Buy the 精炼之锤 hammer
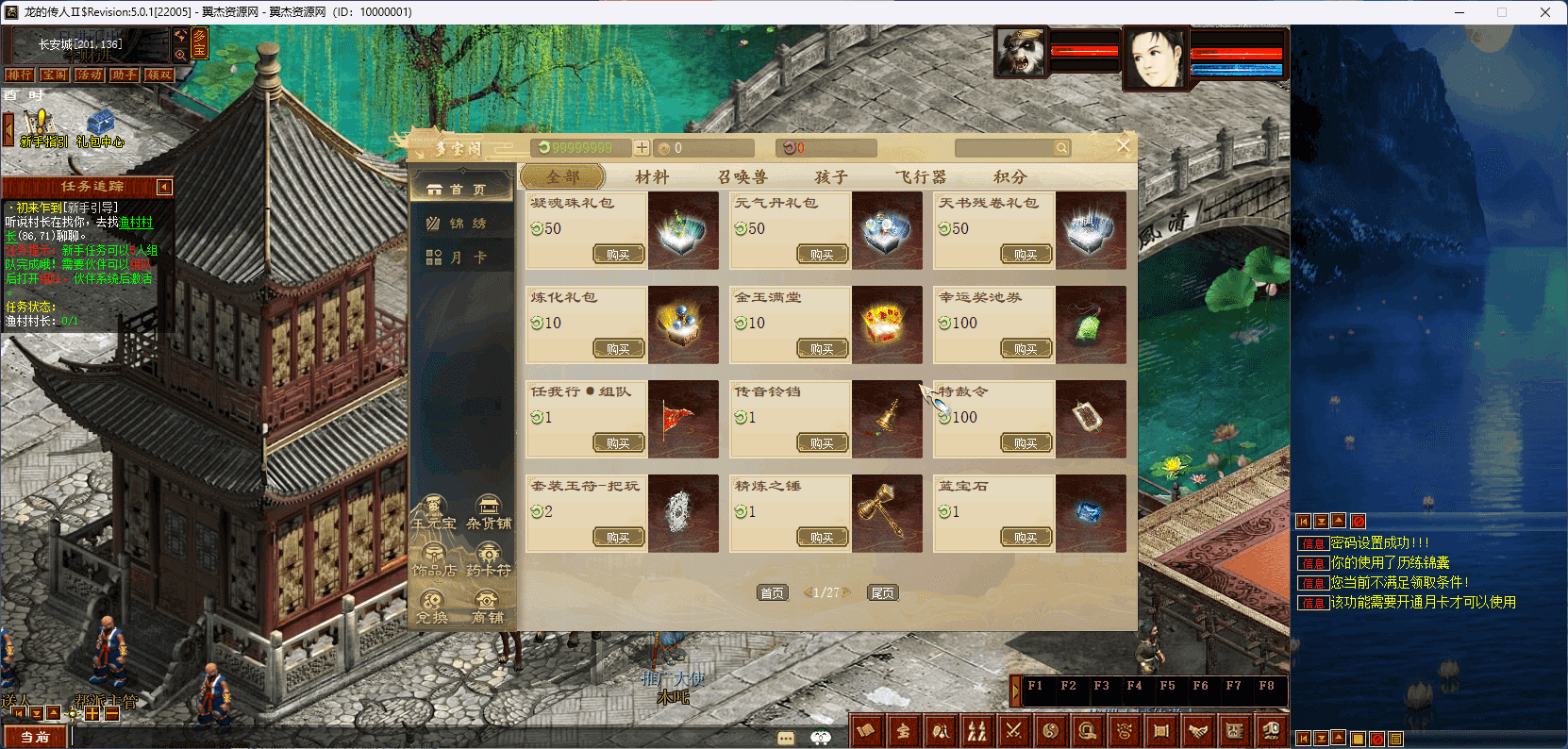Image resolution: width=1568 pixels, height=749 pixels. pos(822,538)
